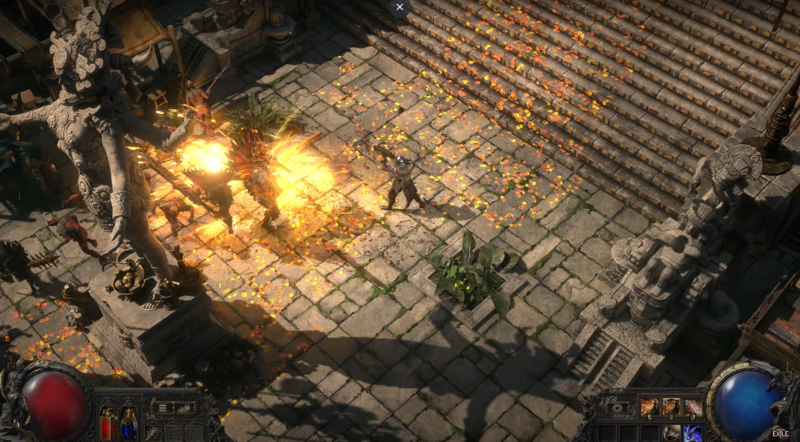Image resolution: width=800 pixels, height=442 pixels.
Task: Use the blue mana flask
Action: [128, 421]
